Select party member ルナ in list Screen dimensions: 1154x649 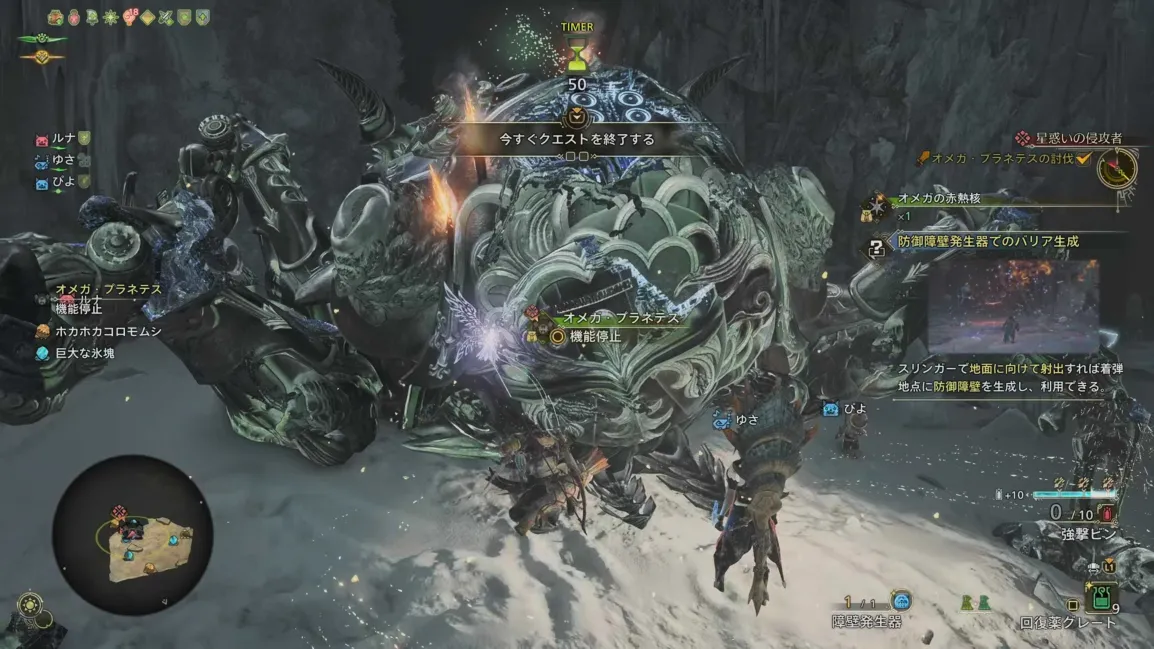(64, 138)
